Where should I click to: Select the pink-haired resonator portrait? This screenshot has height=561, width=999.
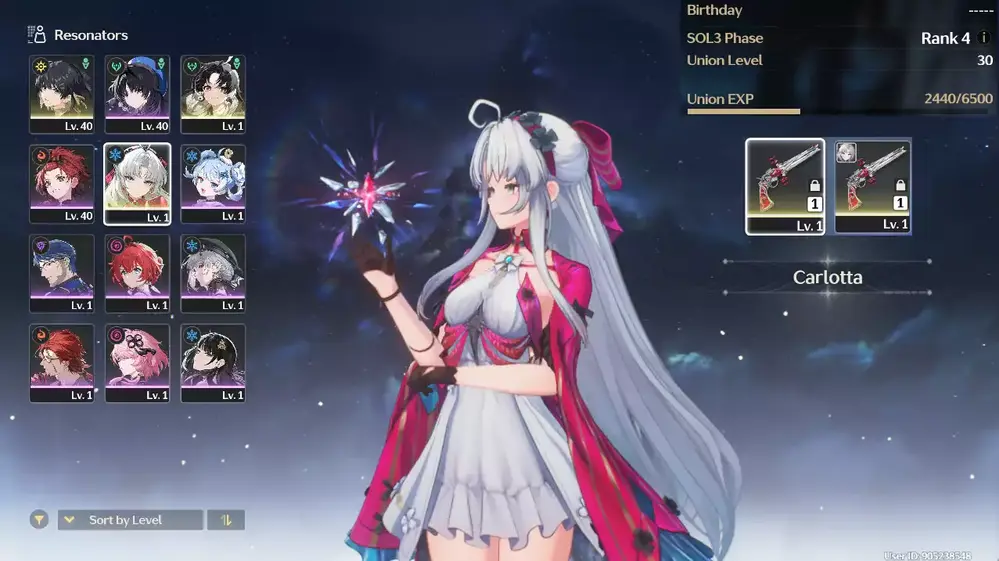pos(137,363)
